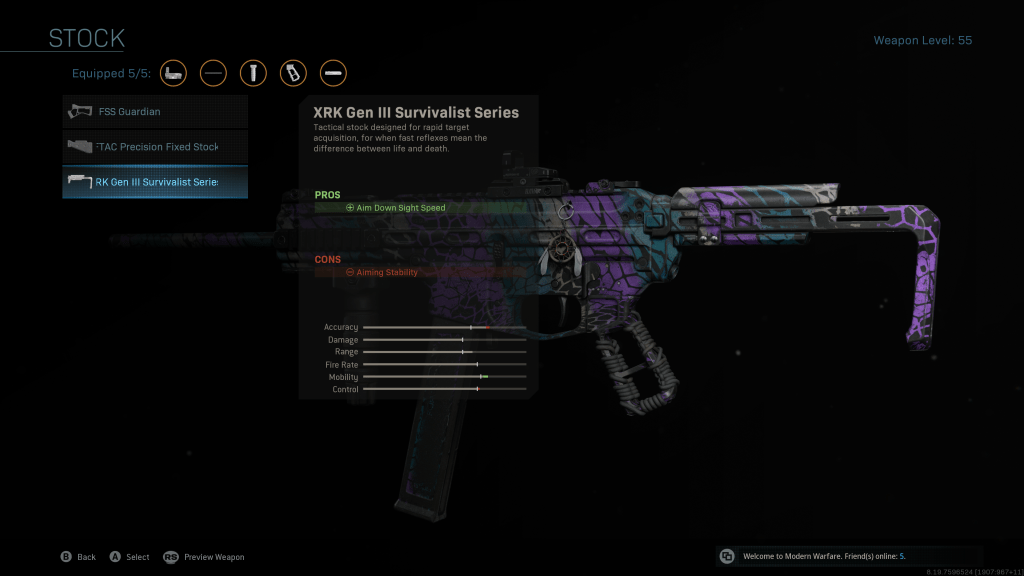
Task: Open the first equipped attachment icon beside Equipped 5/5
Action: (174, 73)
